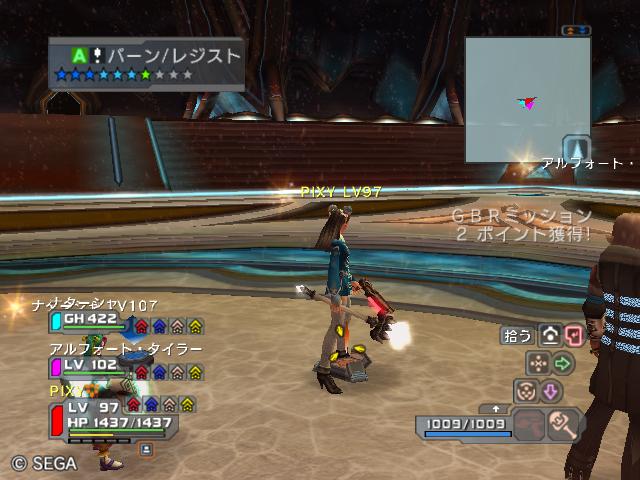The height and width of the screenshot is (480, 640).
Task: Select the dimmed left-hand weapon slot
Action: click(x=530, y=424)
